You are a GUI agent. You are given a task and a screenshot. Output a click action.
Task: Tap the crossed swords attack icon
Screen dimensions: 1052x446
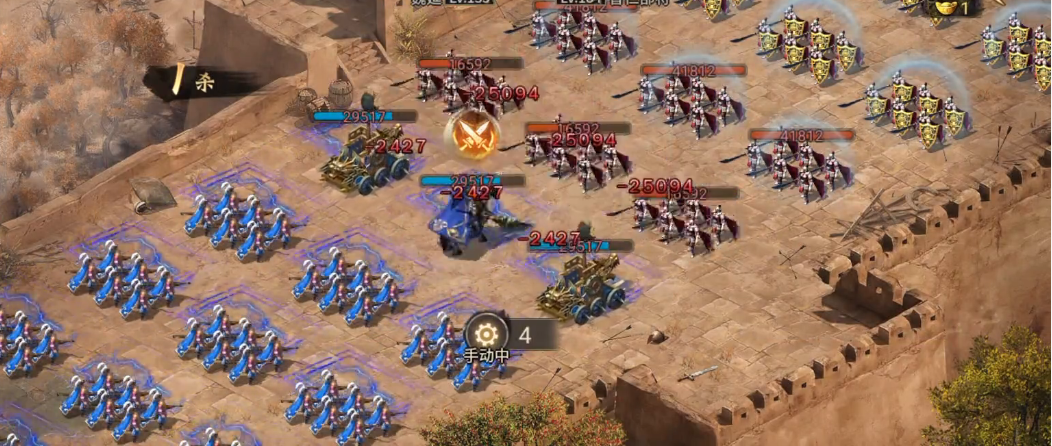click(x=474, y=133)
